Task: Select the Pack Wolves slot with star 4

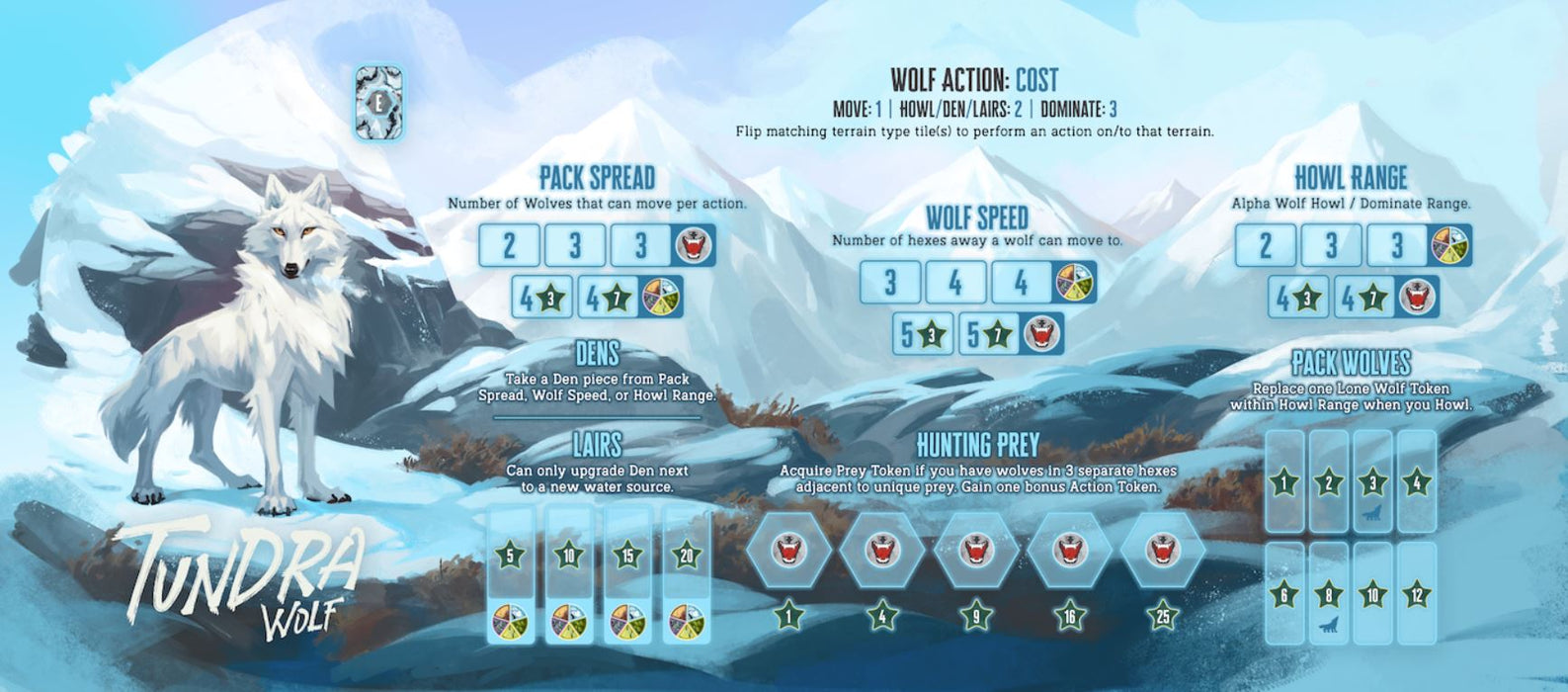Action: [x=1416, y=482]
